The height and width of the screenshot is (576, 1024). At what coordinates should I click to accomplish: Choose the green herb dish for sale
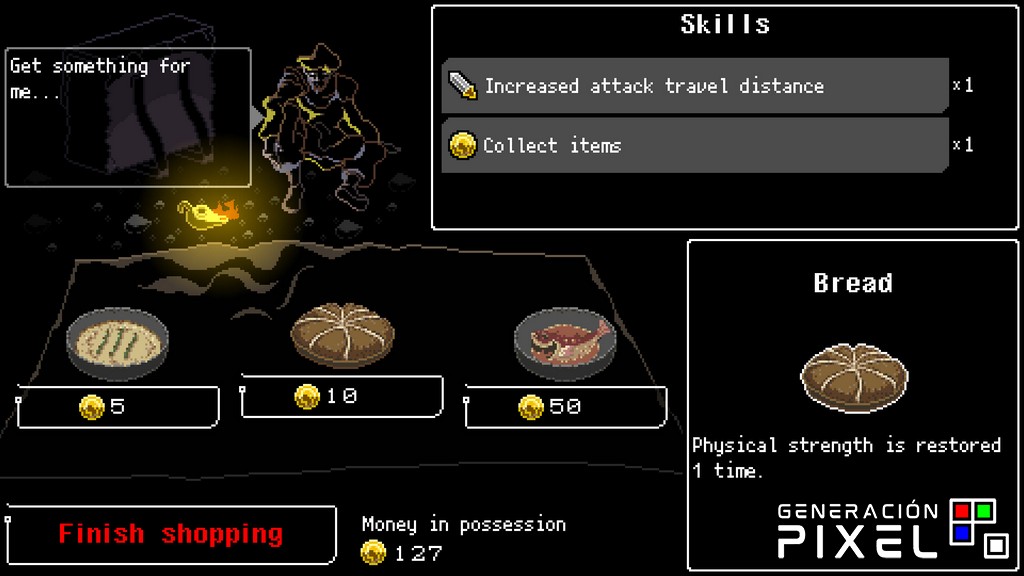click(x=117, y=343)
